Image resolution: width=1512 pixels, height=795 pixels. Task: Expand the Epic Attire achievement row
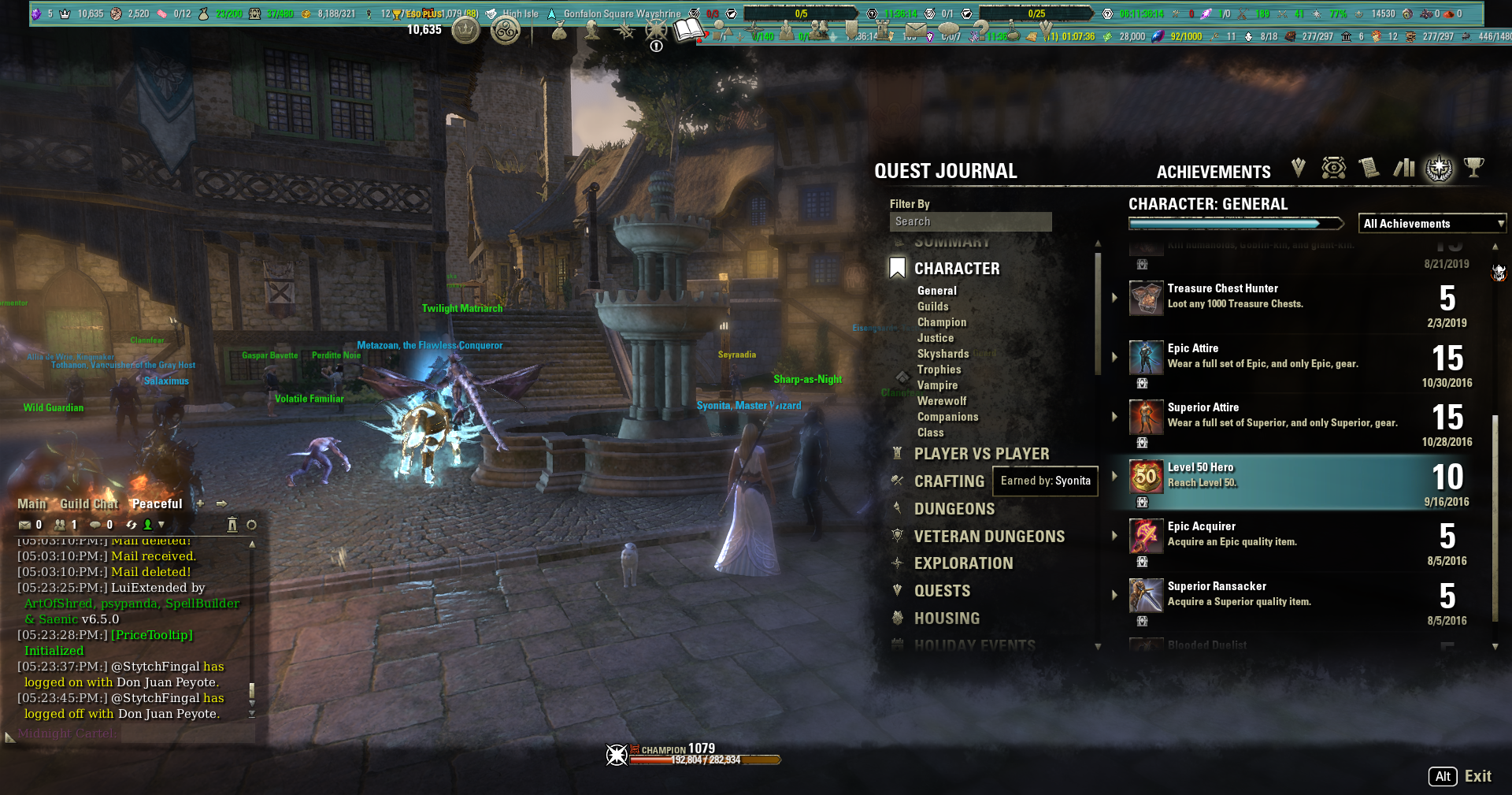[1115, 357]
